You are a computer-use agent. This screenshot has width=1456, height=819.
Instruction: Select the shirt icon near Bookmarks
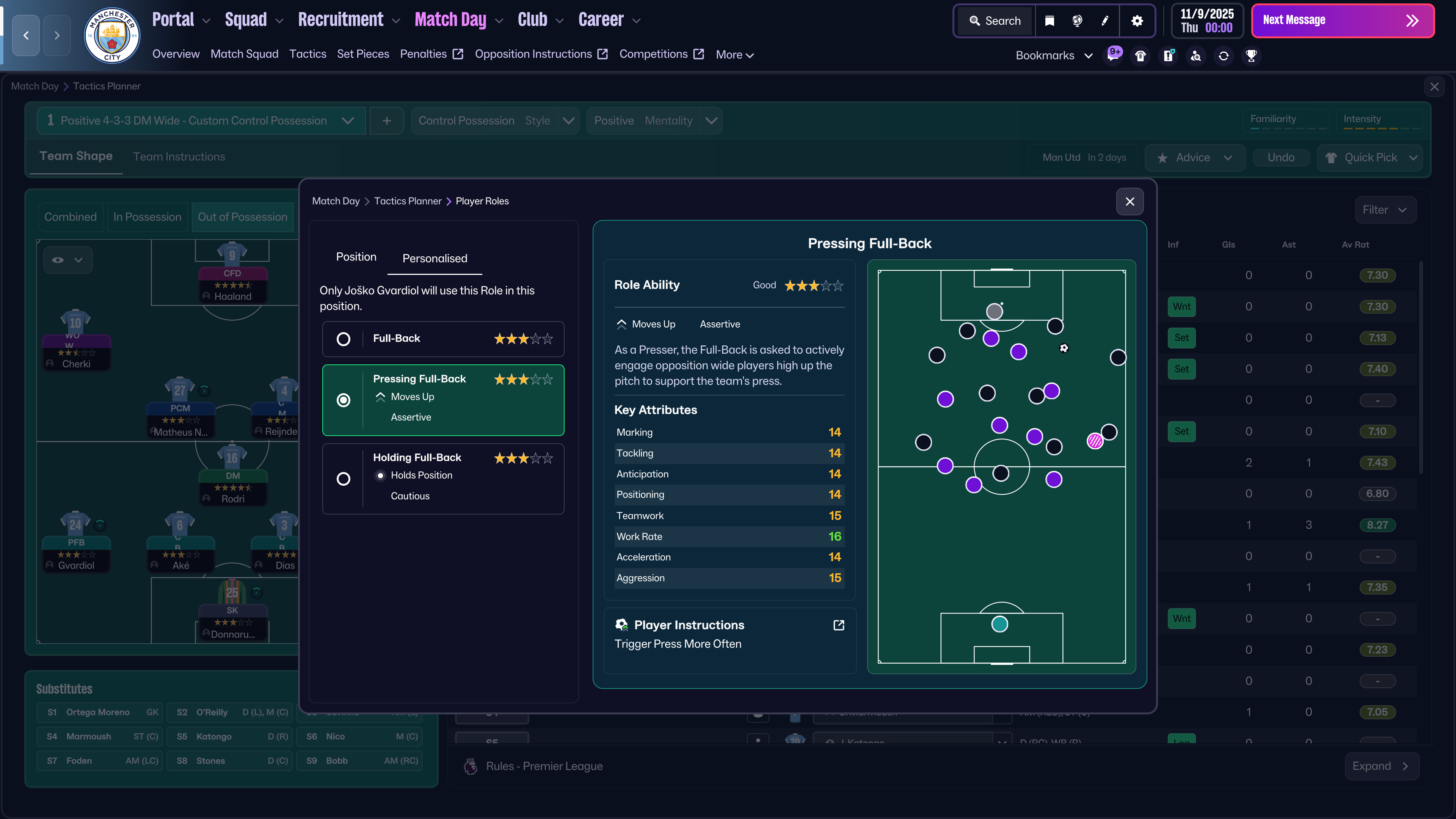click(1140, 56)
